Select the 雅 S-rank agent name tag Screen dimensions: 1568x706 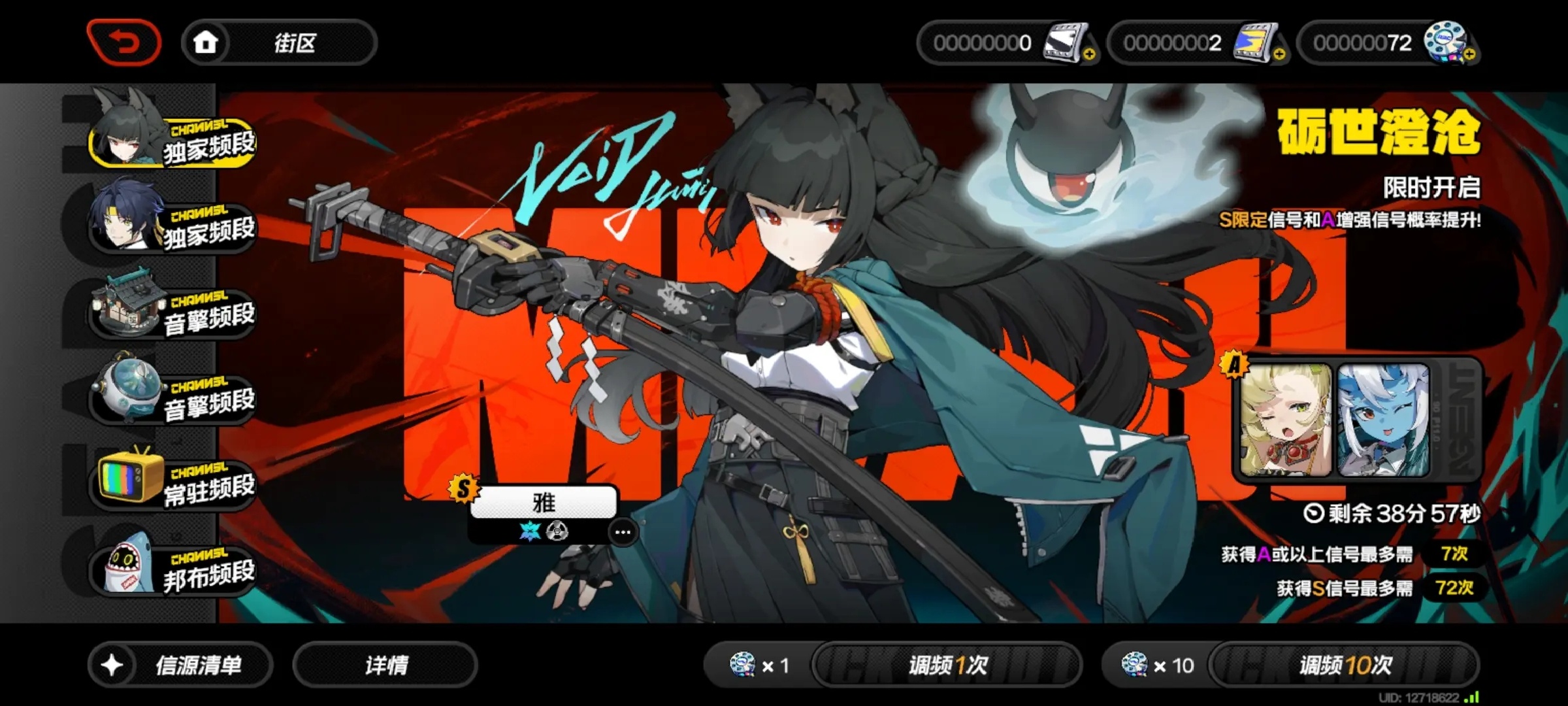(x=544, y=502)
